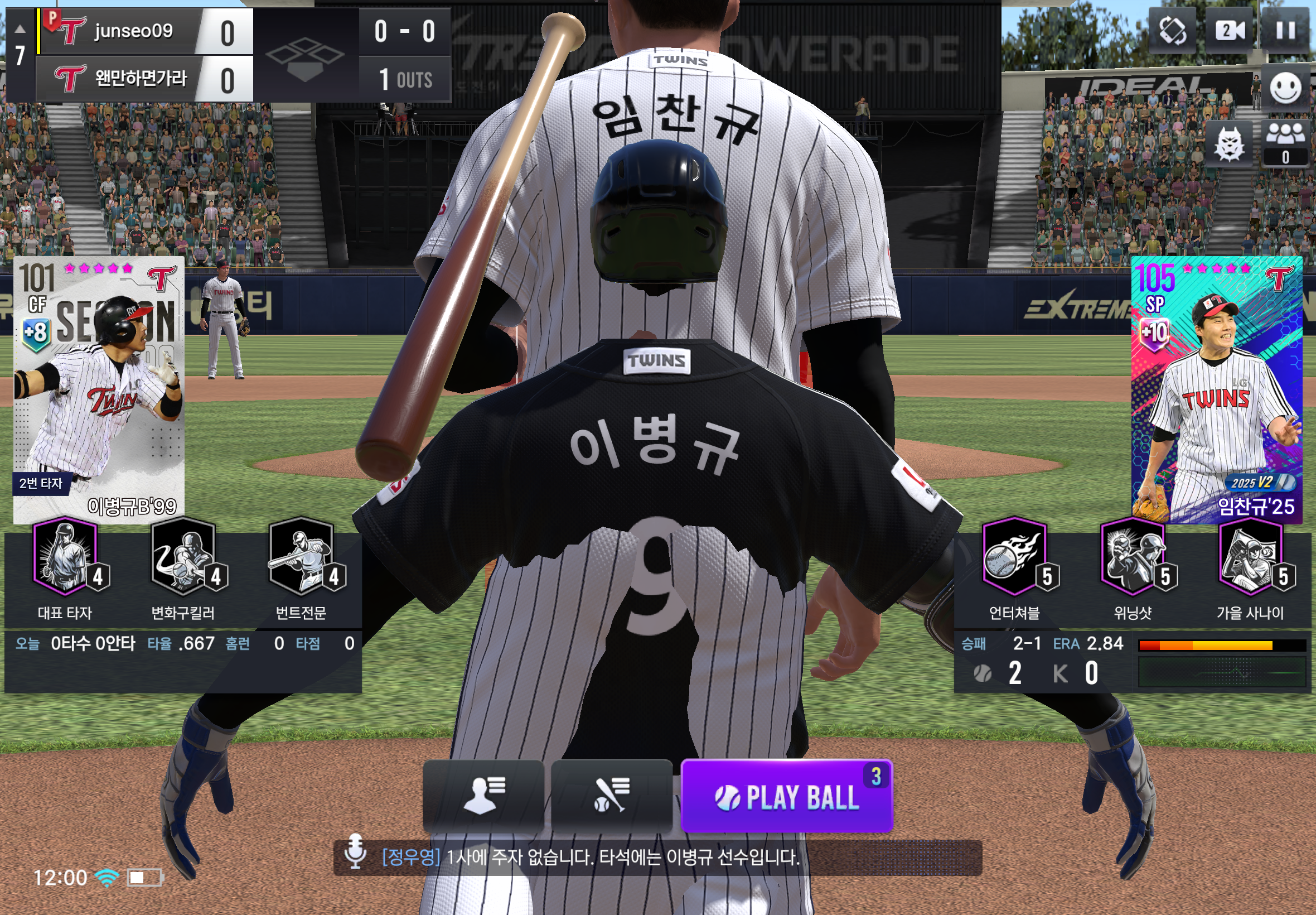Select the 대표 타자 skill icon
This screenshot has height=915, width=1316.
[x=65, y=556]
